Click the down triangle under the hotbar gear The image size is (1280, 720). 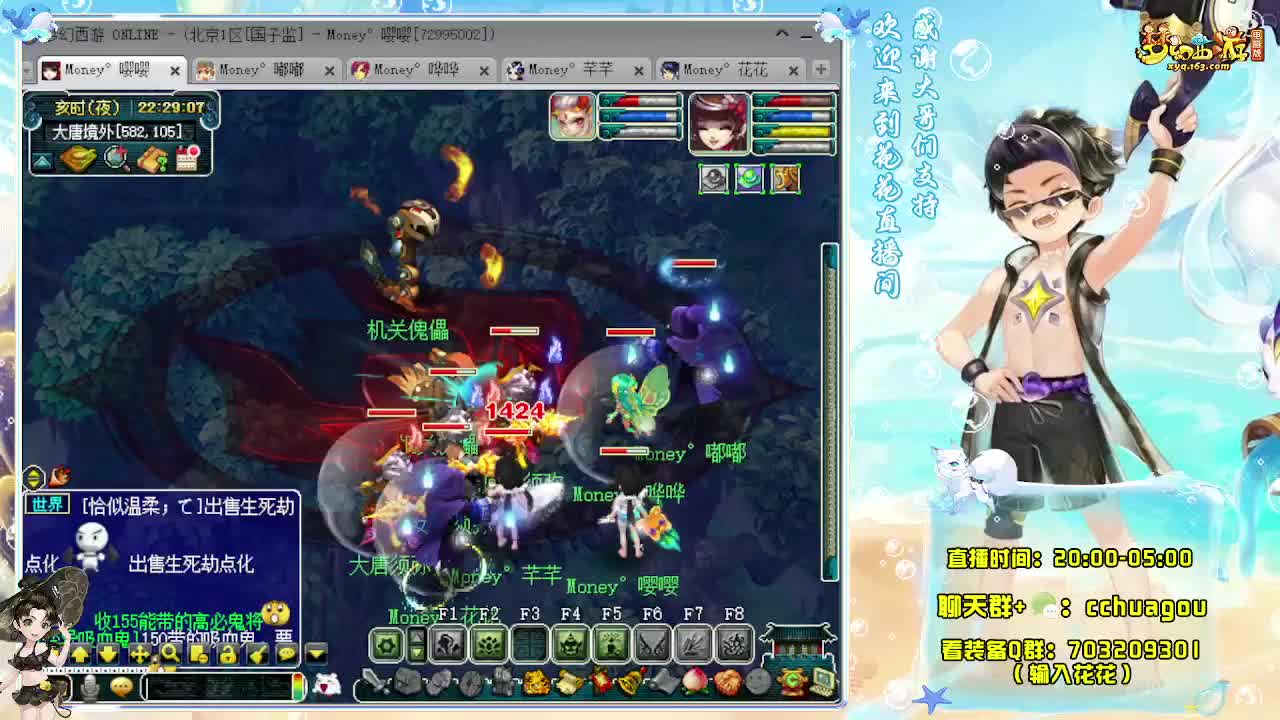click(416, 652)
